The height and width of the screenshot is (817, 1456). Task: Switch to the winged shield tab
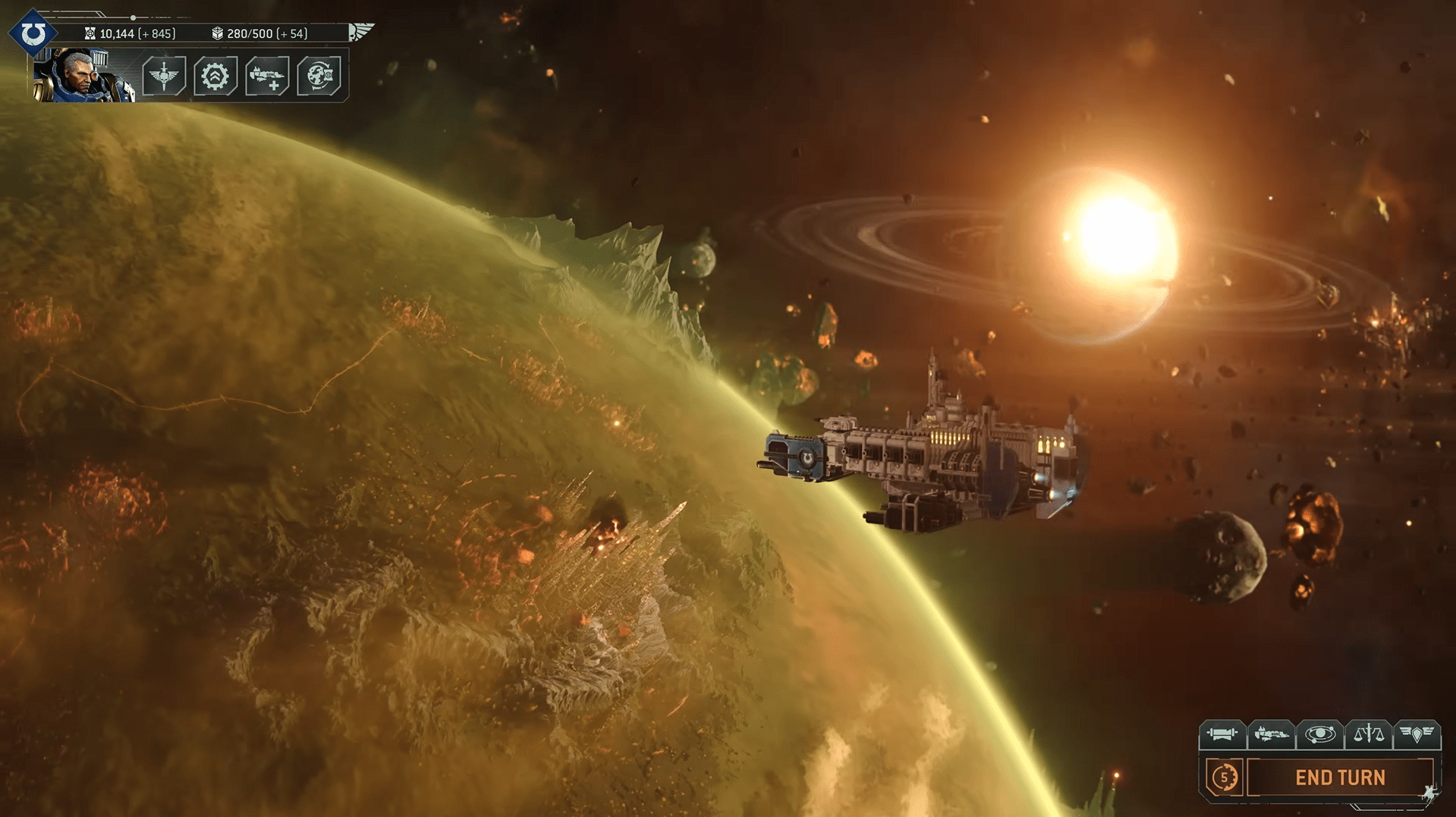tap(1416, 734)
